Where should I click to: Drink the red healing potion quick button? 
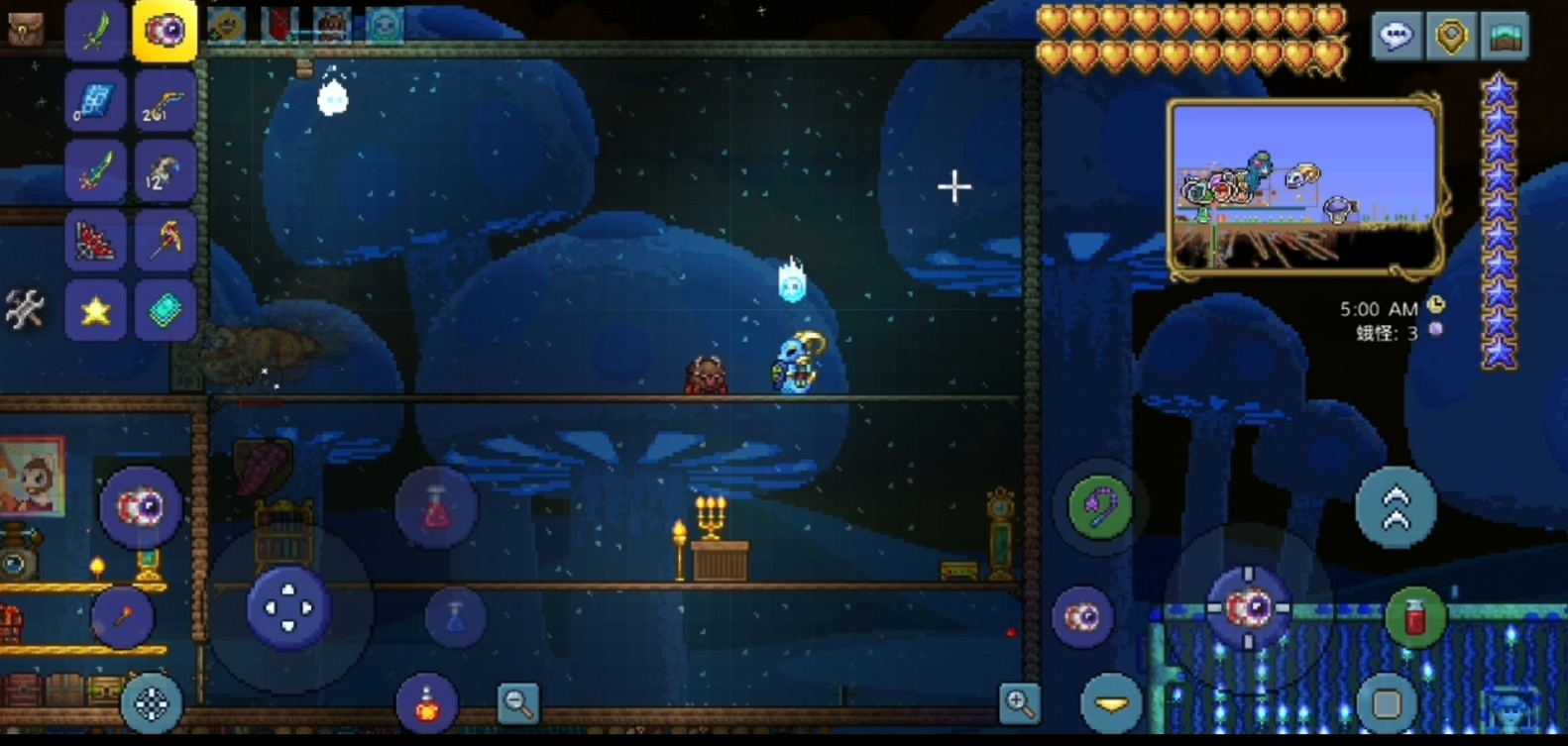(x=1414, y=617)
